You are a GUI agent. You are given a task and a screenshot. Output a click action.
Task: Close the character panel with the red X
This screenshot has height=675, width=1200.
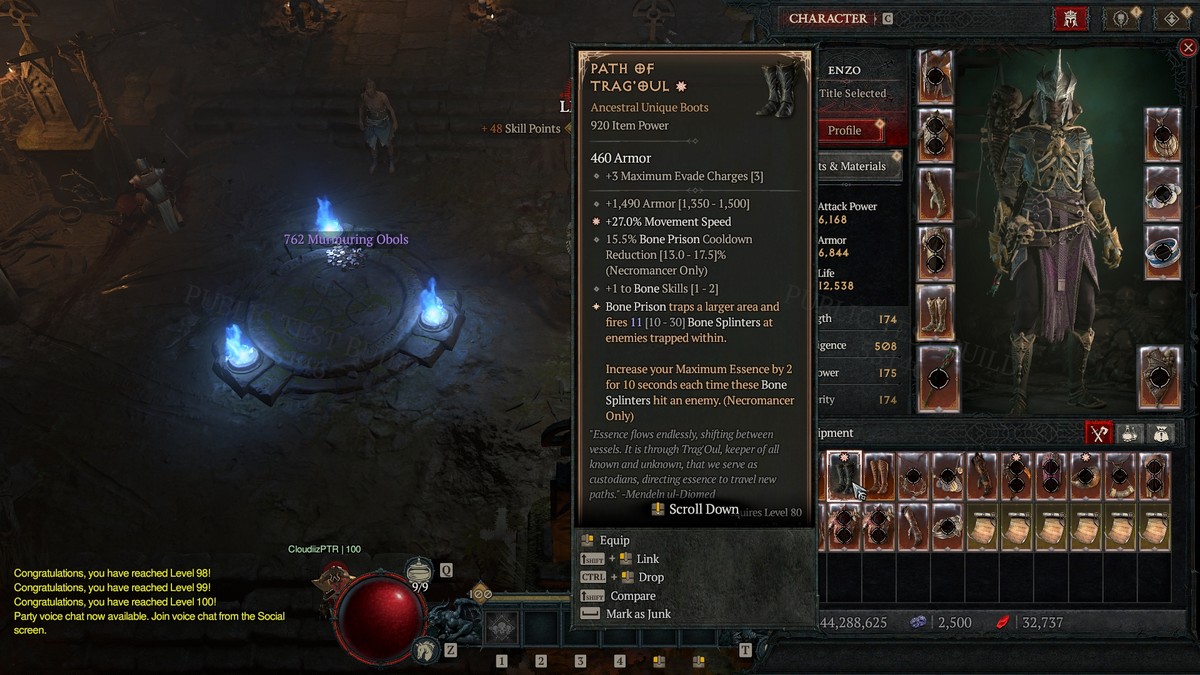(x=1188, y=47)
